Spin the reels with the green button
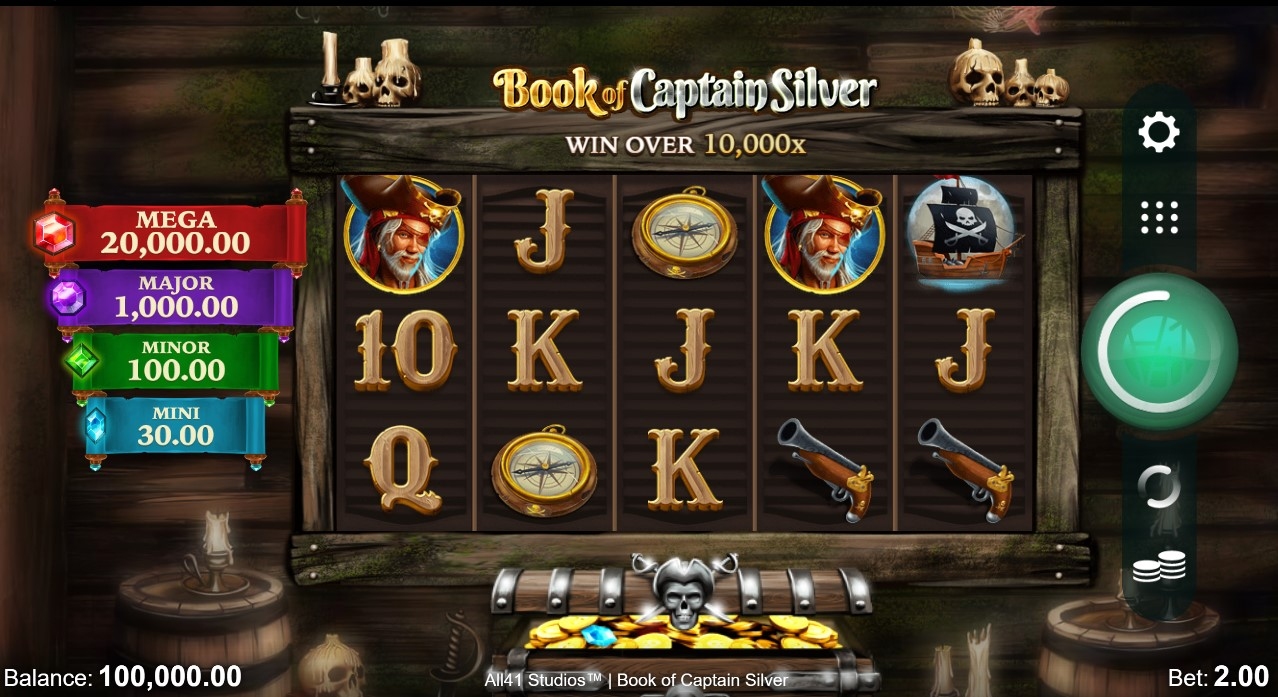1278x697 pixels. (x=1159, y=351)
